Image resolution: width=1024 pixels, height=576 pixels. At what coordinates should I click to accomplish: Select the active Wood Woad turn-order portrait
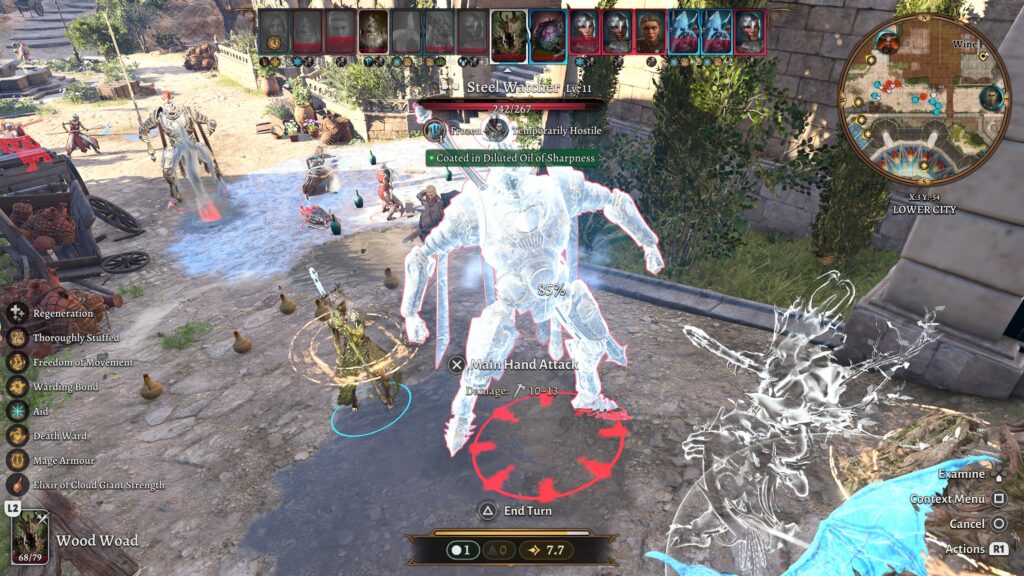click(x=509, y=33)
